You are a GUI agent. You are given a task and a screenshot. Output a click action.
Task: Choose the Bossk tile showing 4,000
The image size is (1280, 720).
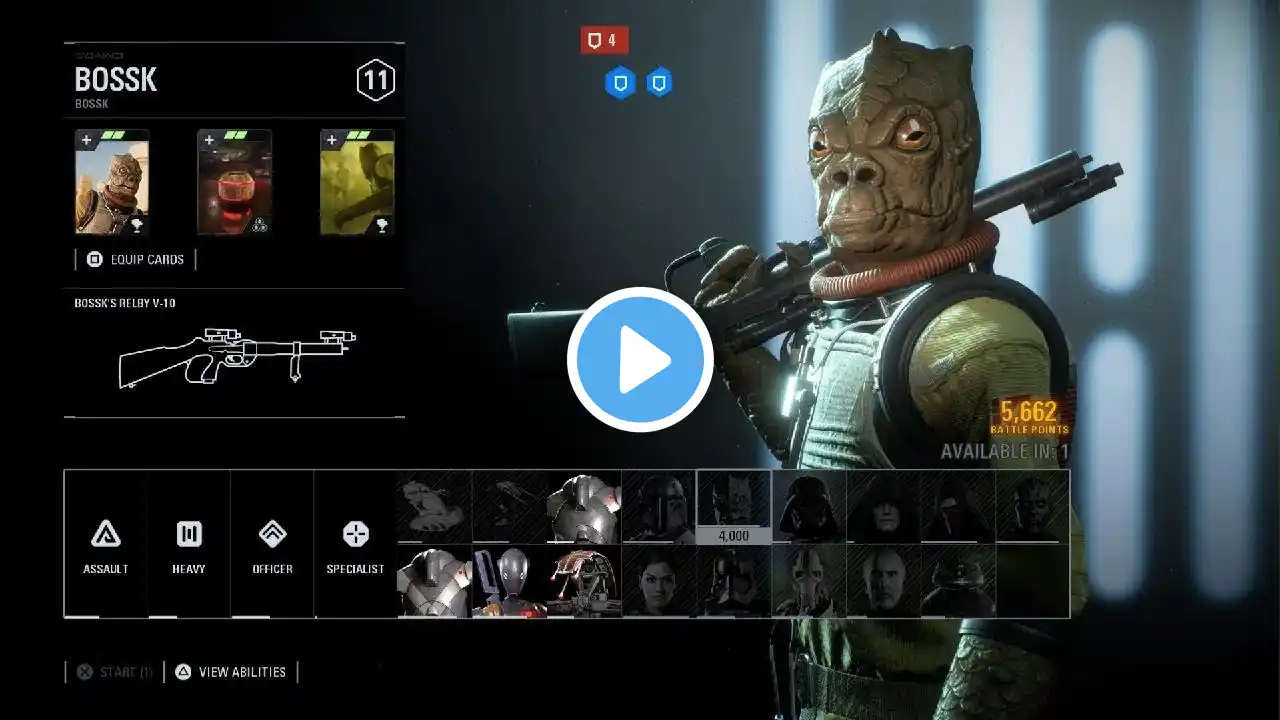(x=734, y=507)
